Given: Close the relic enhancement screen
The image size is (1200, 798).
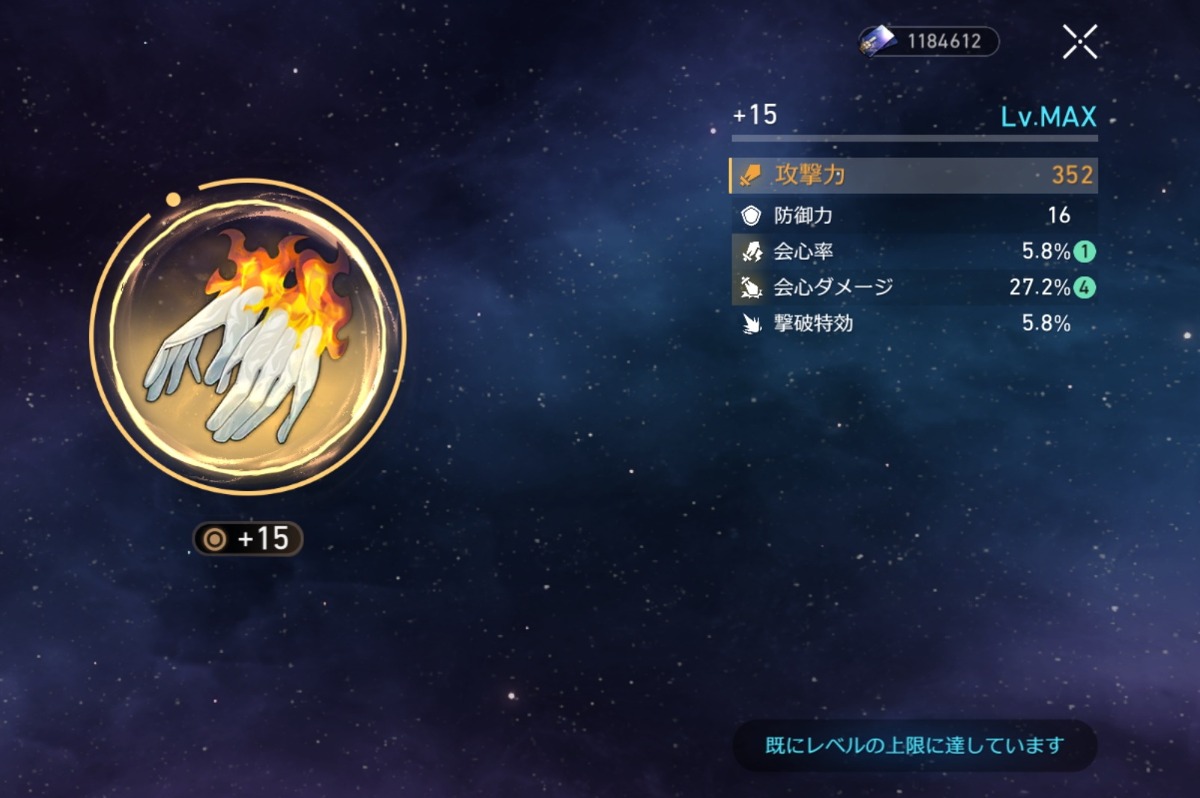Looking at the screenshot, I should (x=1080, y=42).
